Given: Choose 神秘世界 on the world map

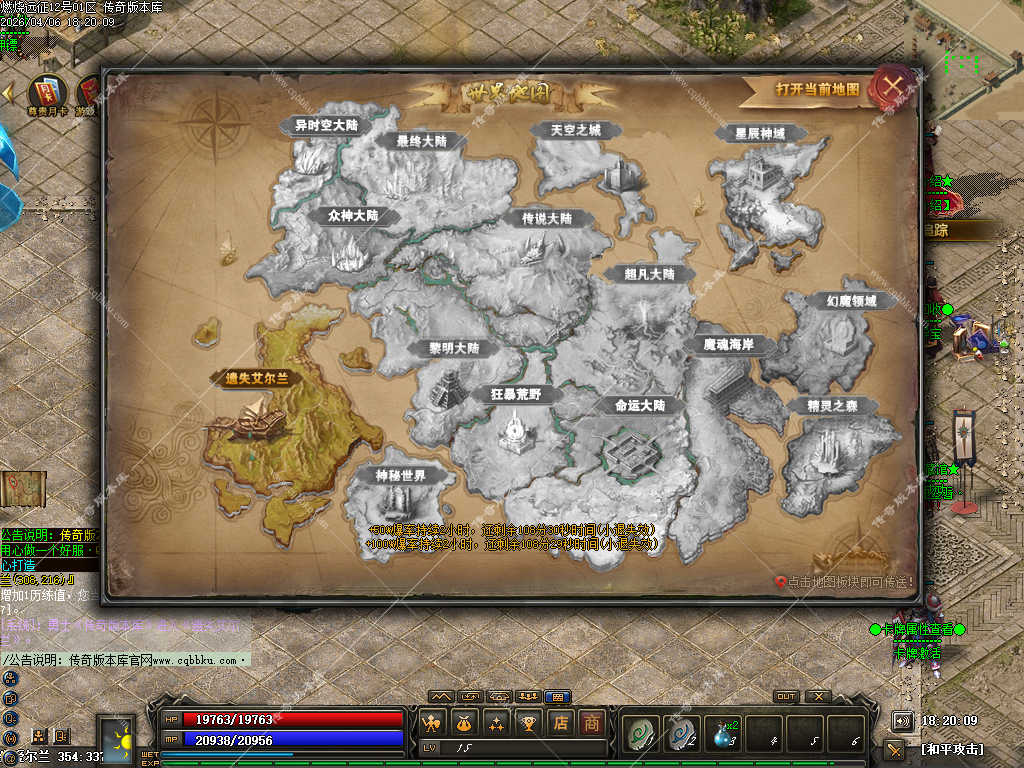Looking at the screenshot, I should 400,475.
